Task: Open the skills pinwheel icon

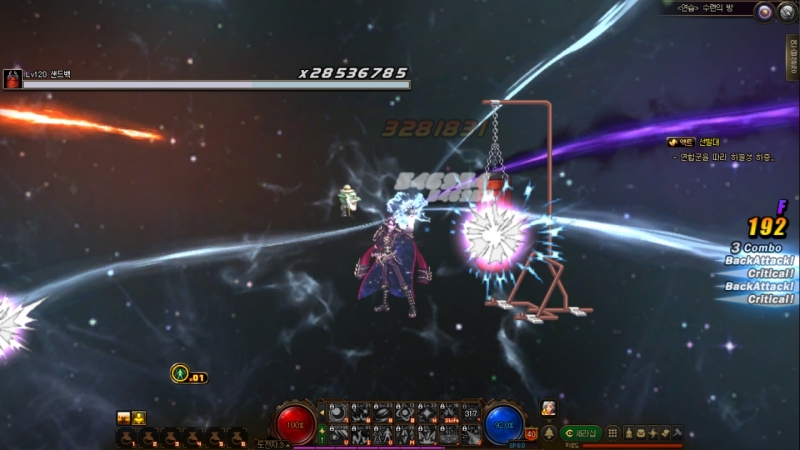Action: click(x=653, y=433)
